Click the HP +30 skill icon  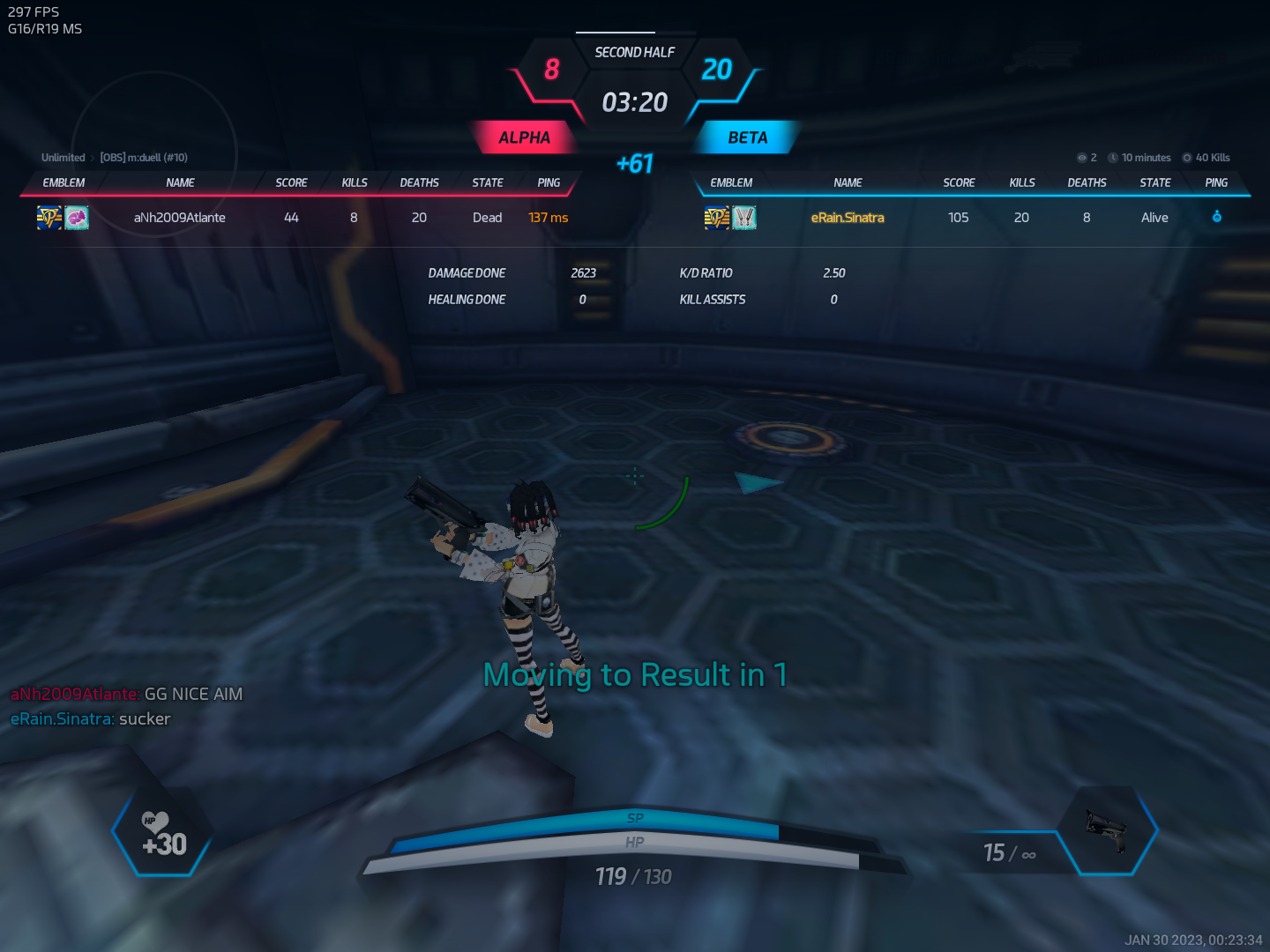click(163, 835)
